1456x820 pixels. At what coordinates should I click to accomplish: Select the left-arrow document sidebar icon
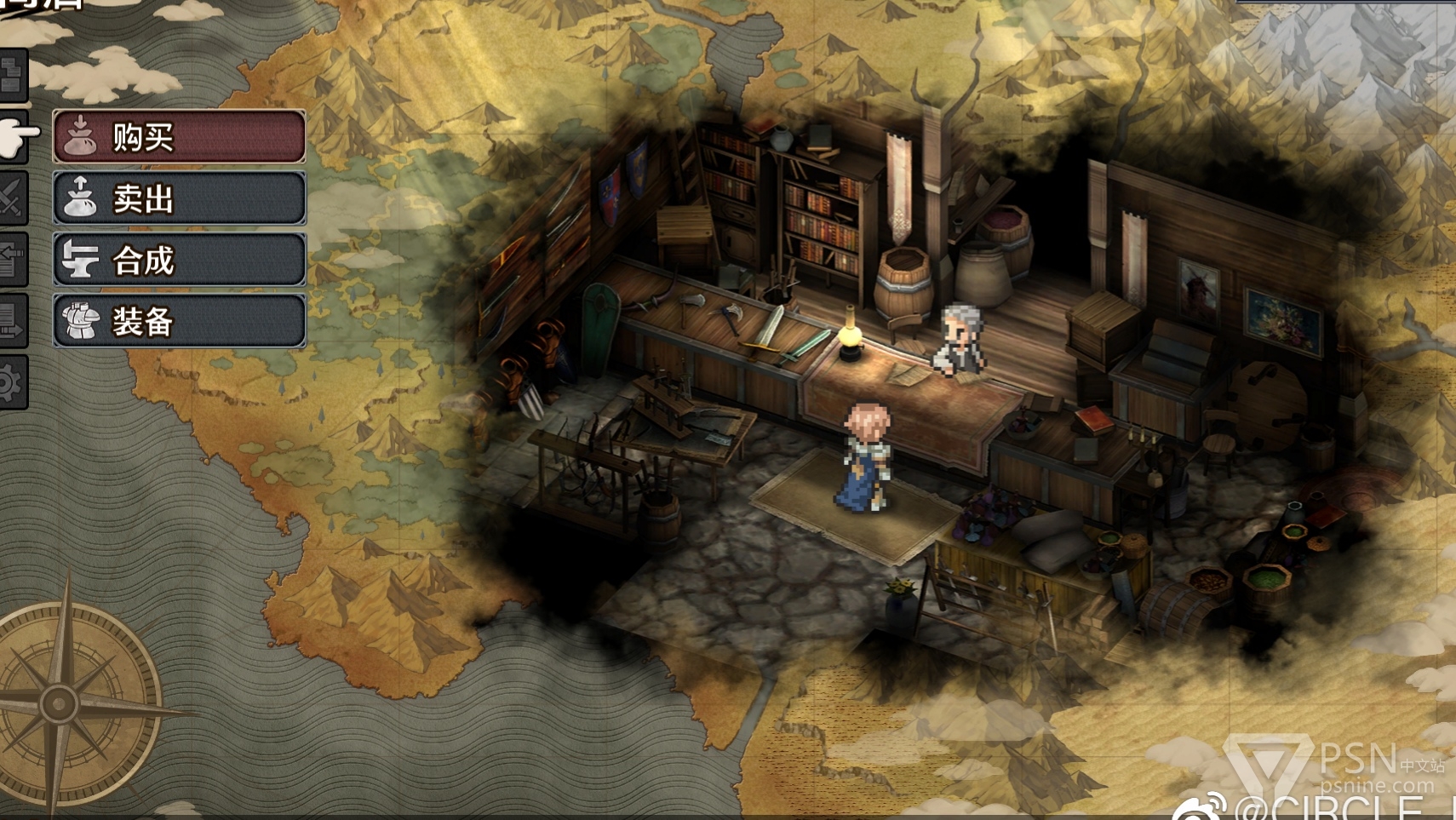pos(10,260)
